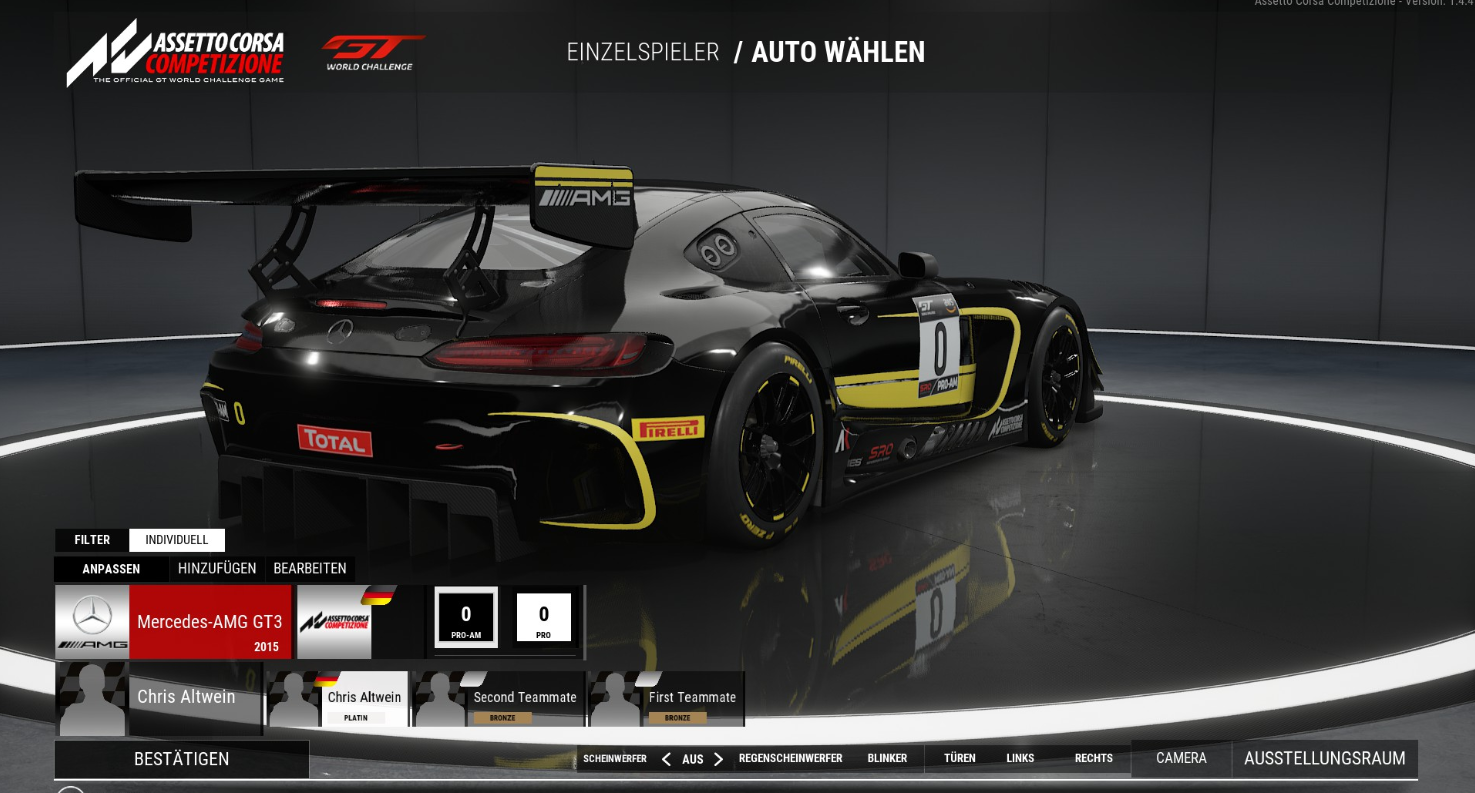
Task: Select the Mercedes-AMG GT3 2015 car tile
Action: (x=173, y=622)
